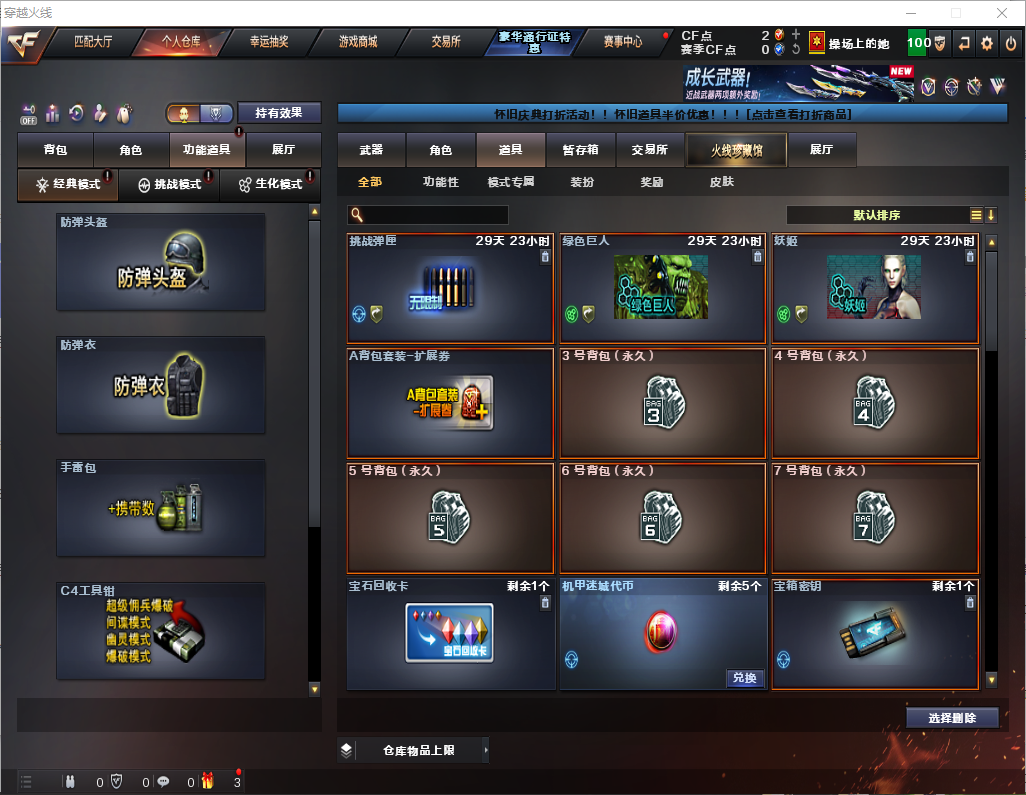Image resolution: width=1026 pixels, height=795 pixels.
Task: Open the 火线珍藏馆 collection tab
Action: click(736, 150)
